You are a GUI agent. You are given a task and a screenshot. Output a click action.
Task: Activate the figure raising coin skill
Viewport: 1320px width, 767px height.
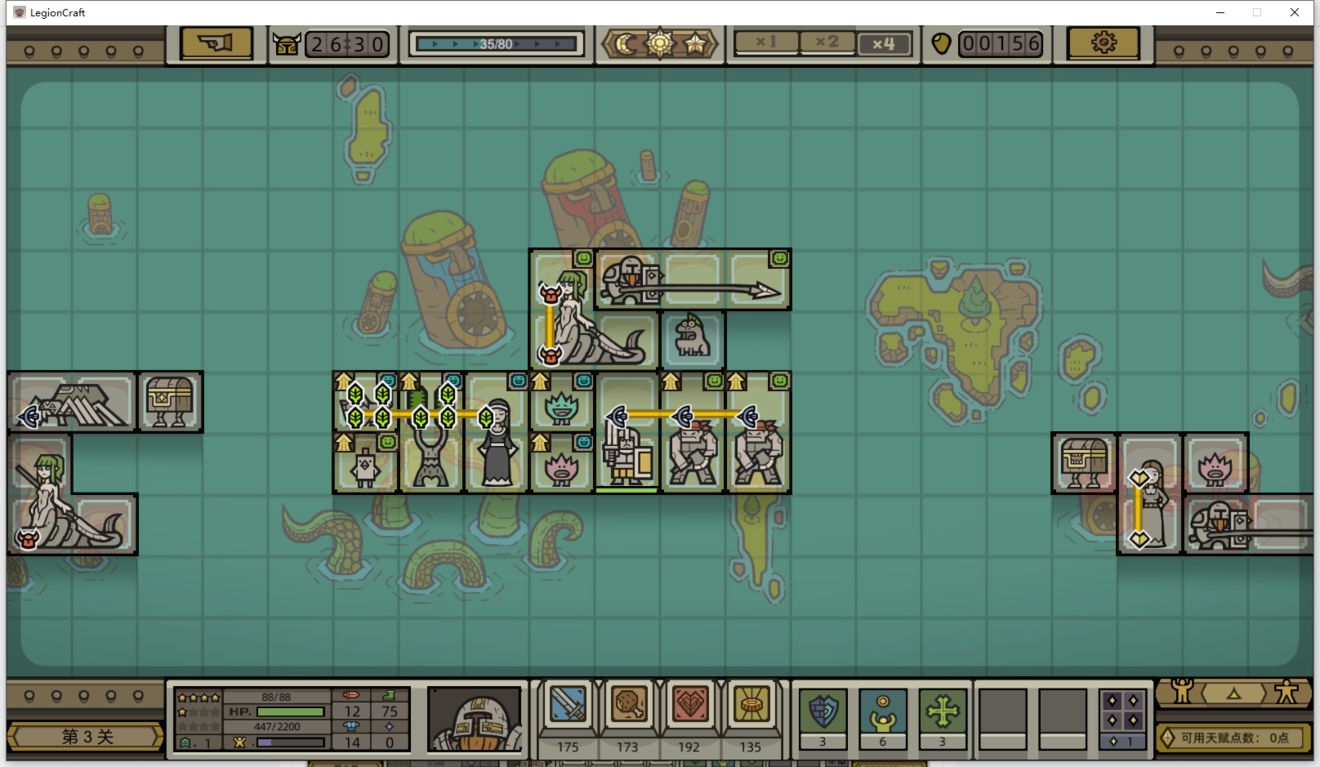point(883,711)
